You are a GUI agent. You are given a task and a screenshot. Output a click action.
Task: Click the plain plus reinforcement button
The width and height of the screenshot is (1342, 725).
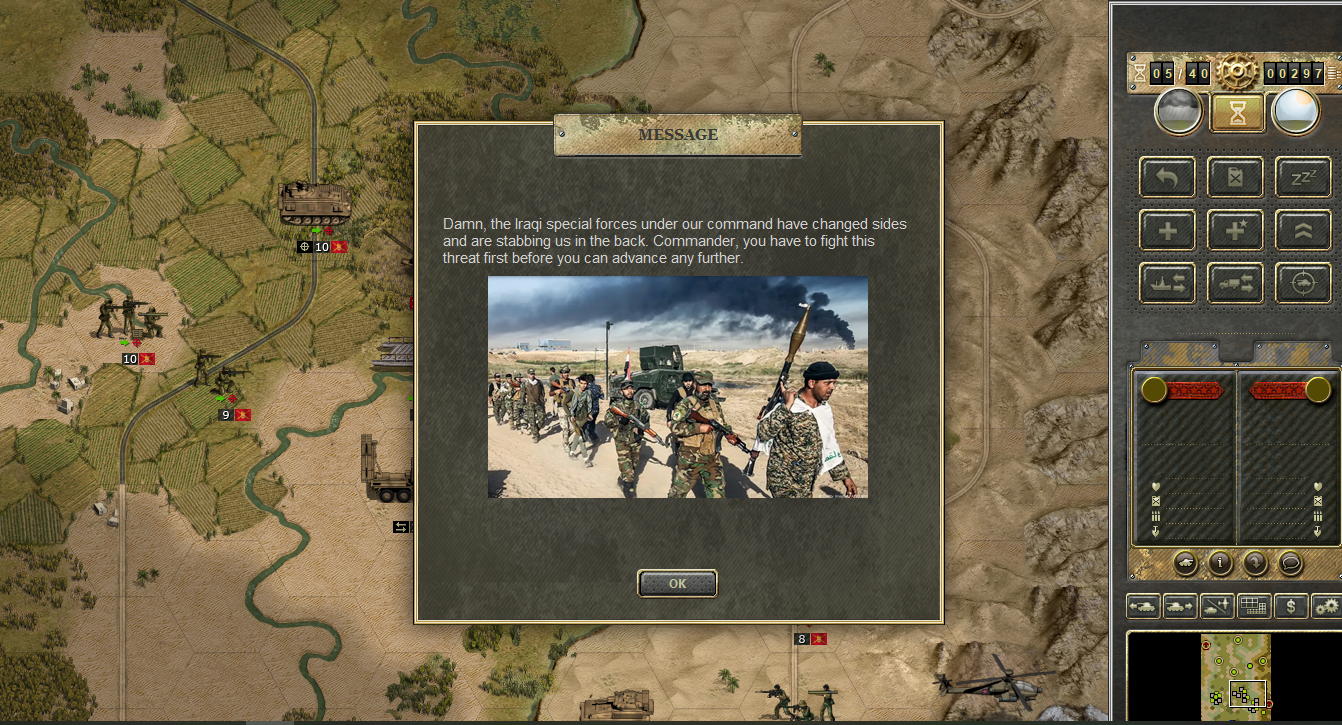(x=1167, y=230)
